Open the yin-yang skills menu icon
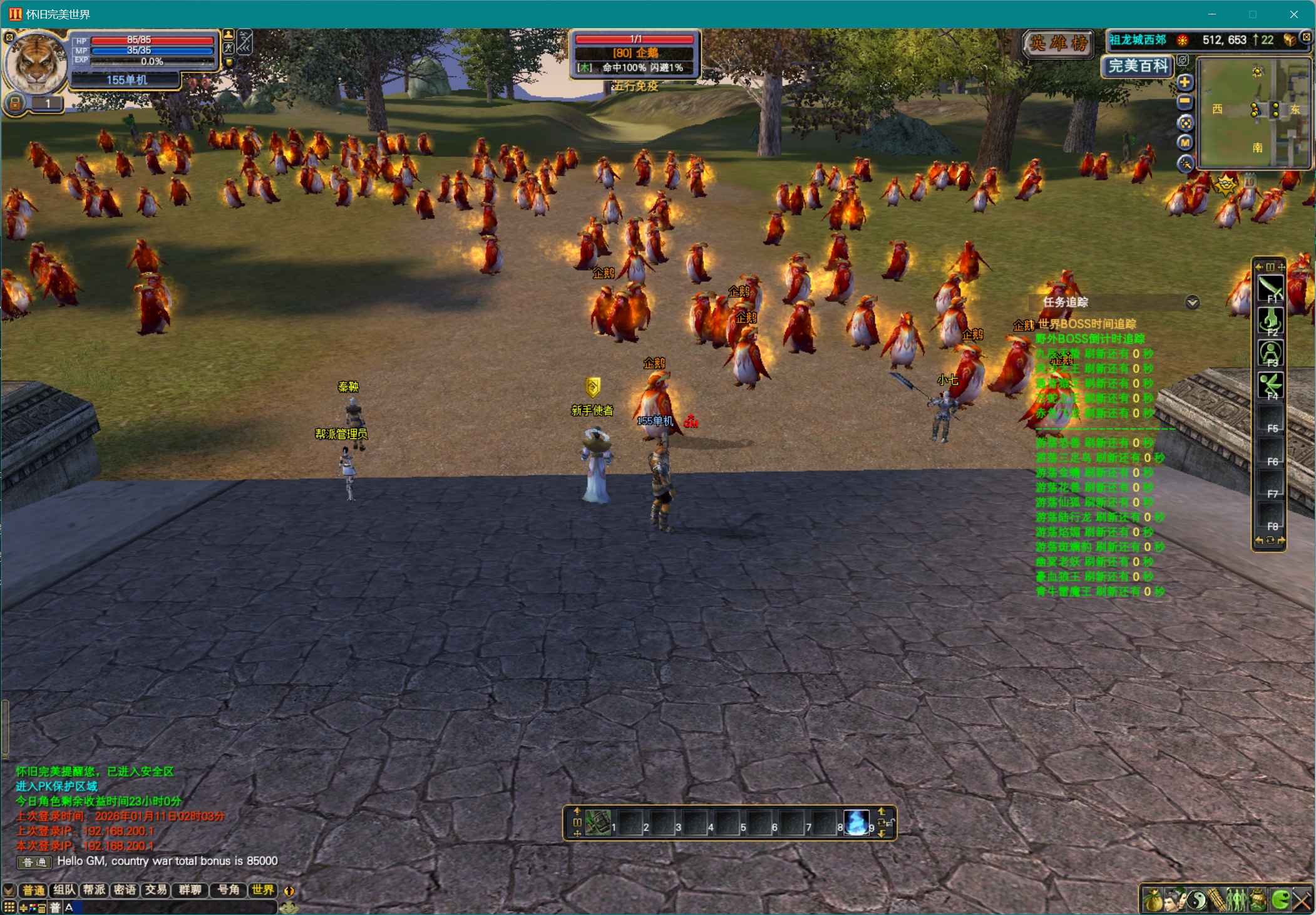This screenshot has height=915, width=1316. pos(1196,901)
